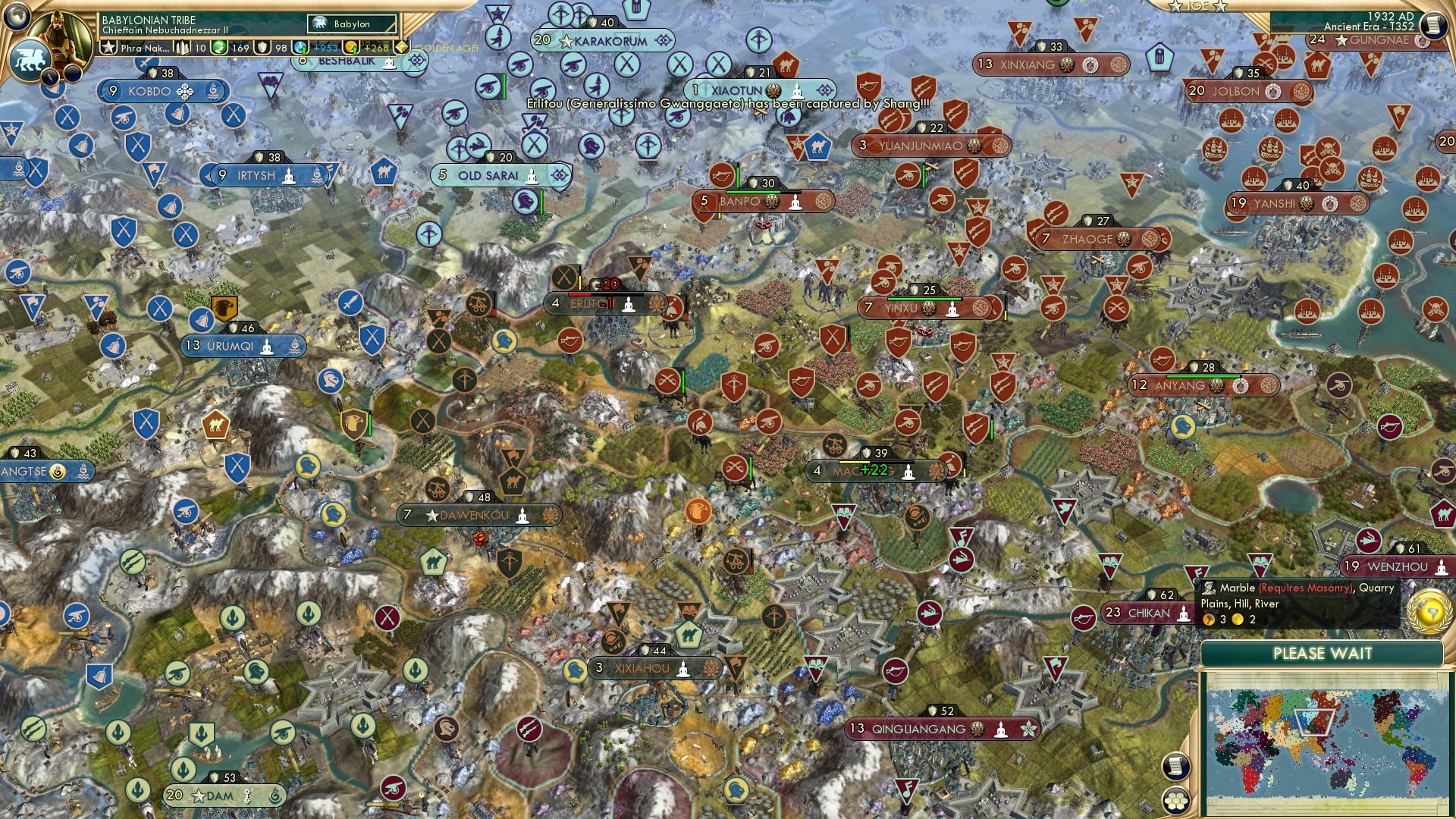Click the green happiness face icon in top bar
The height and width of the screenshot is (819, 1456).
coord(218,48)
